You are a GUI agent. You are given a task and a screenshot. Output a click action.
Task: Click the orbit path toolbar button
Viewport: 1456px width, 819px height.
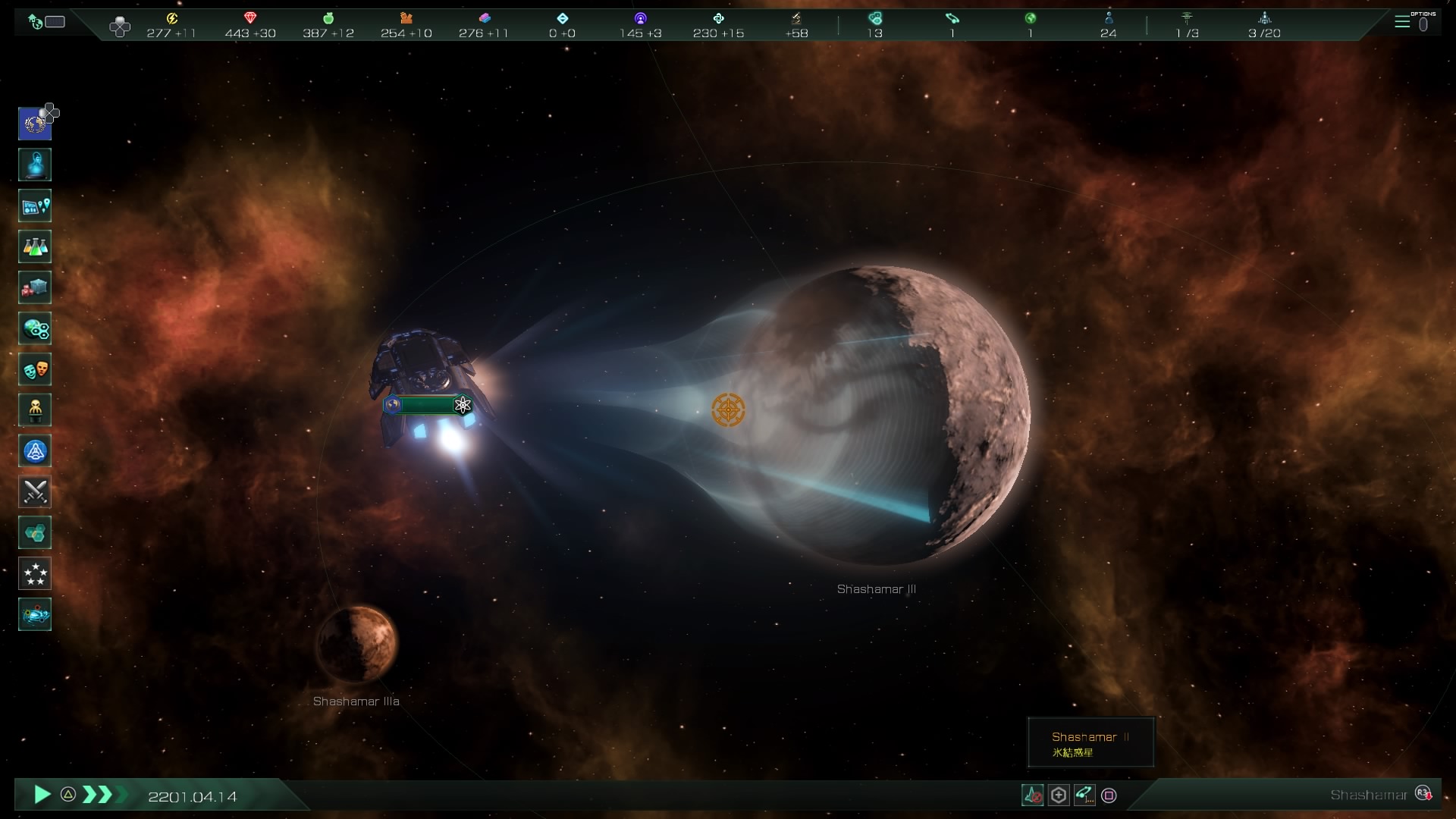(x=1084, y=795)
